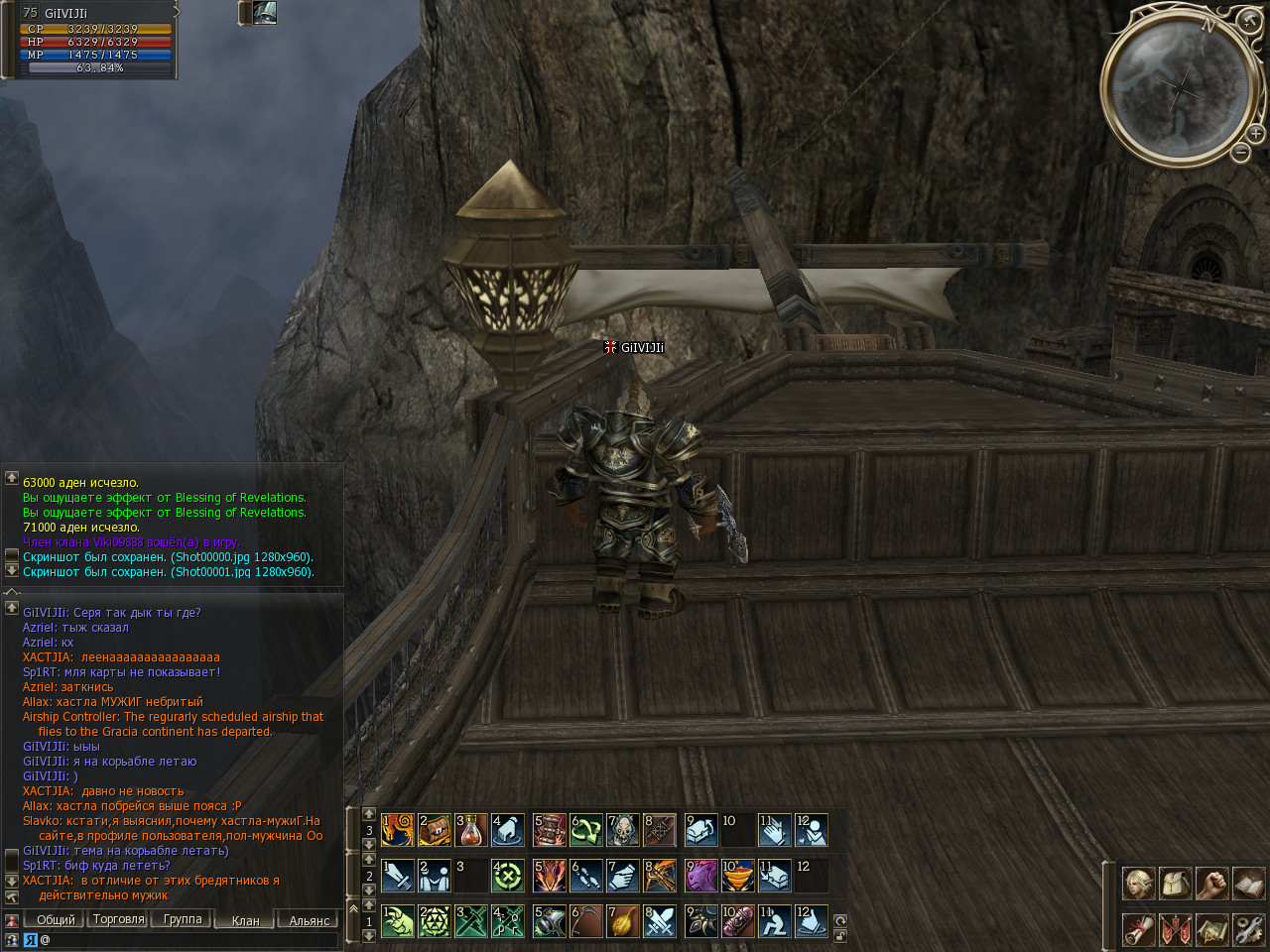Open the actions fist icon
The height and width of the screenshot is (952, 1270).
click(1211, 883)
